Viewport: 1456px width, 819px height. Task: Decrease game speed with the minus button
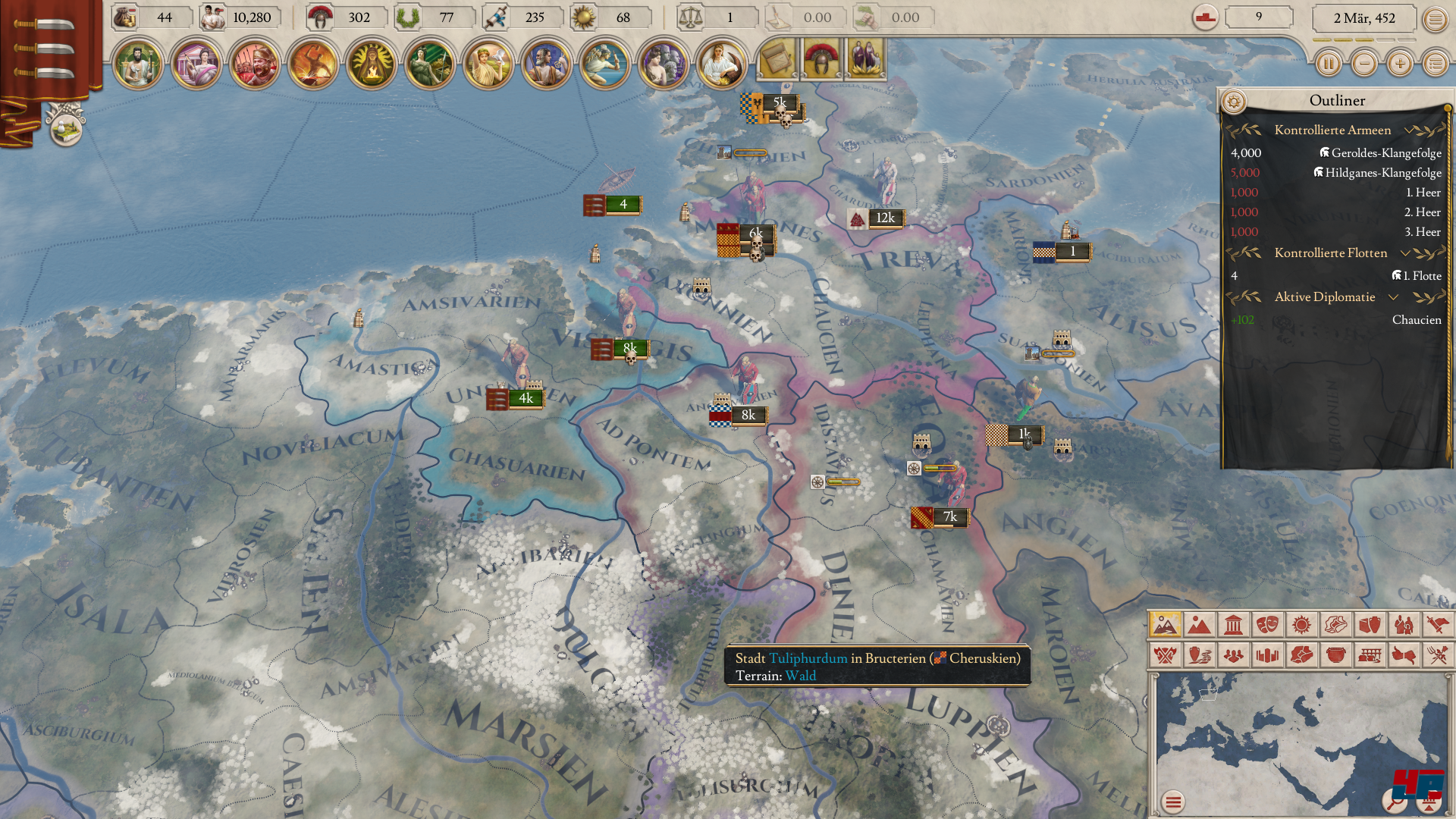1364,64
